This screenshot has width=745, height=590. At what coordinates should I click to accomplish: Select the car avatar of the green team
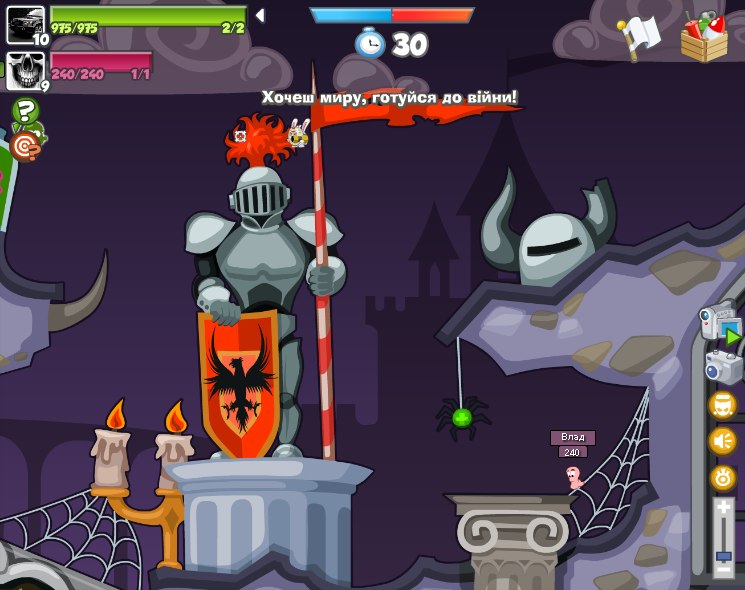coord(25,23)
